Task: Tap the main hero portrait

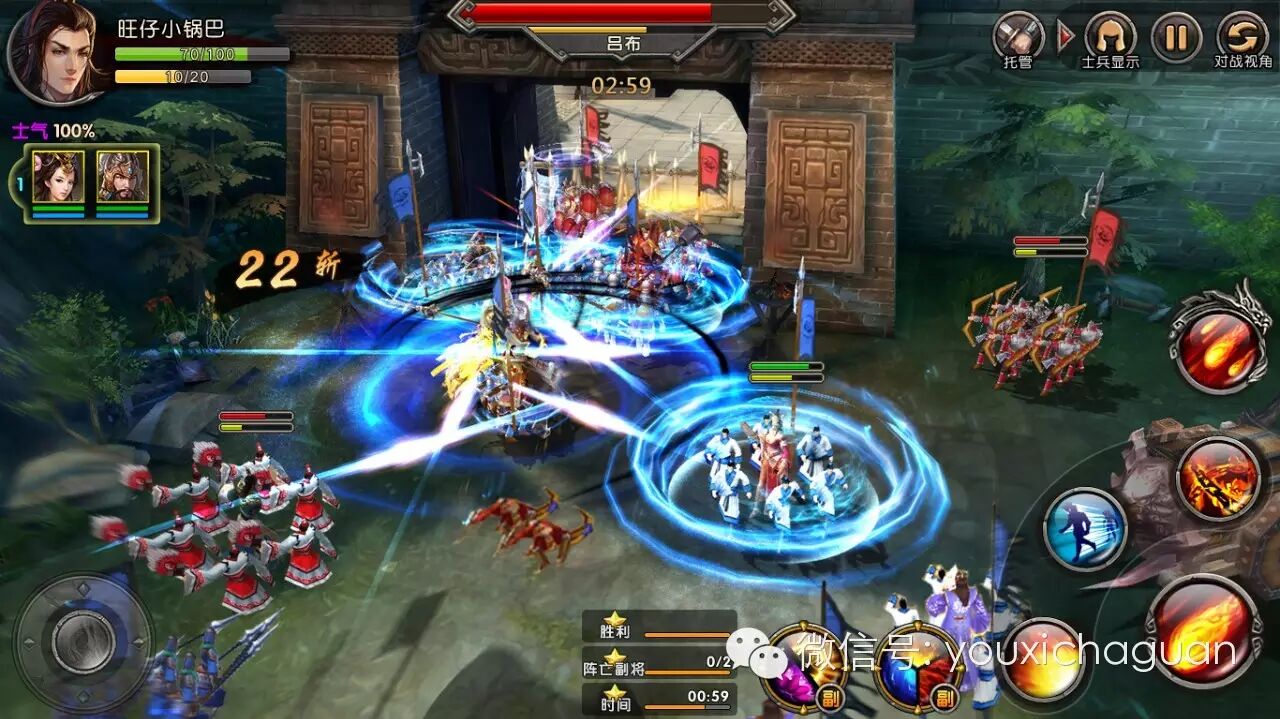Action: (x=55, y=52)
